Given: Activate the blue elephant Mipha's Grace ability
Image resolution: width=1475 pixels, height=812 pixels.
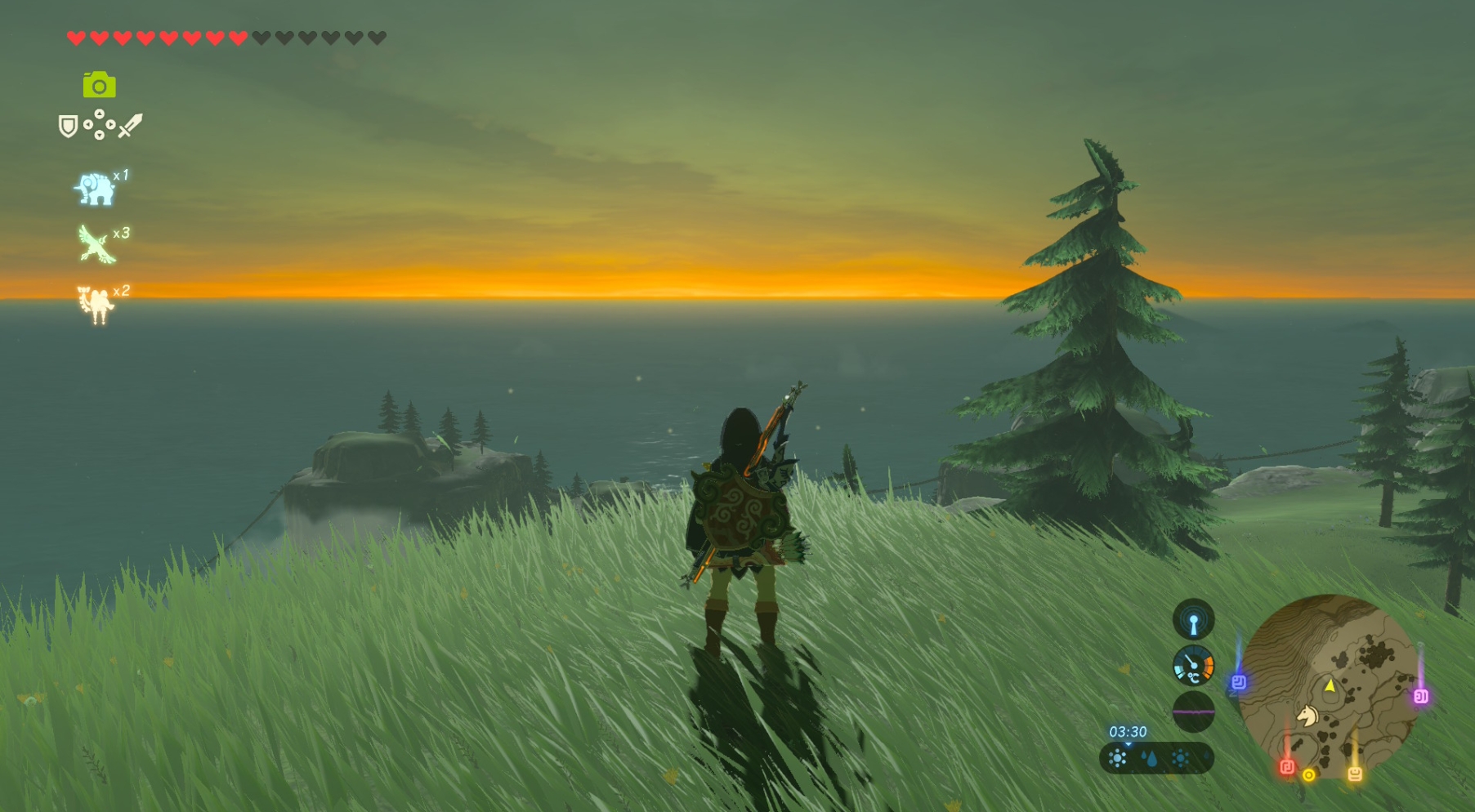Looking at the screenshot, I should coord(95,189).
